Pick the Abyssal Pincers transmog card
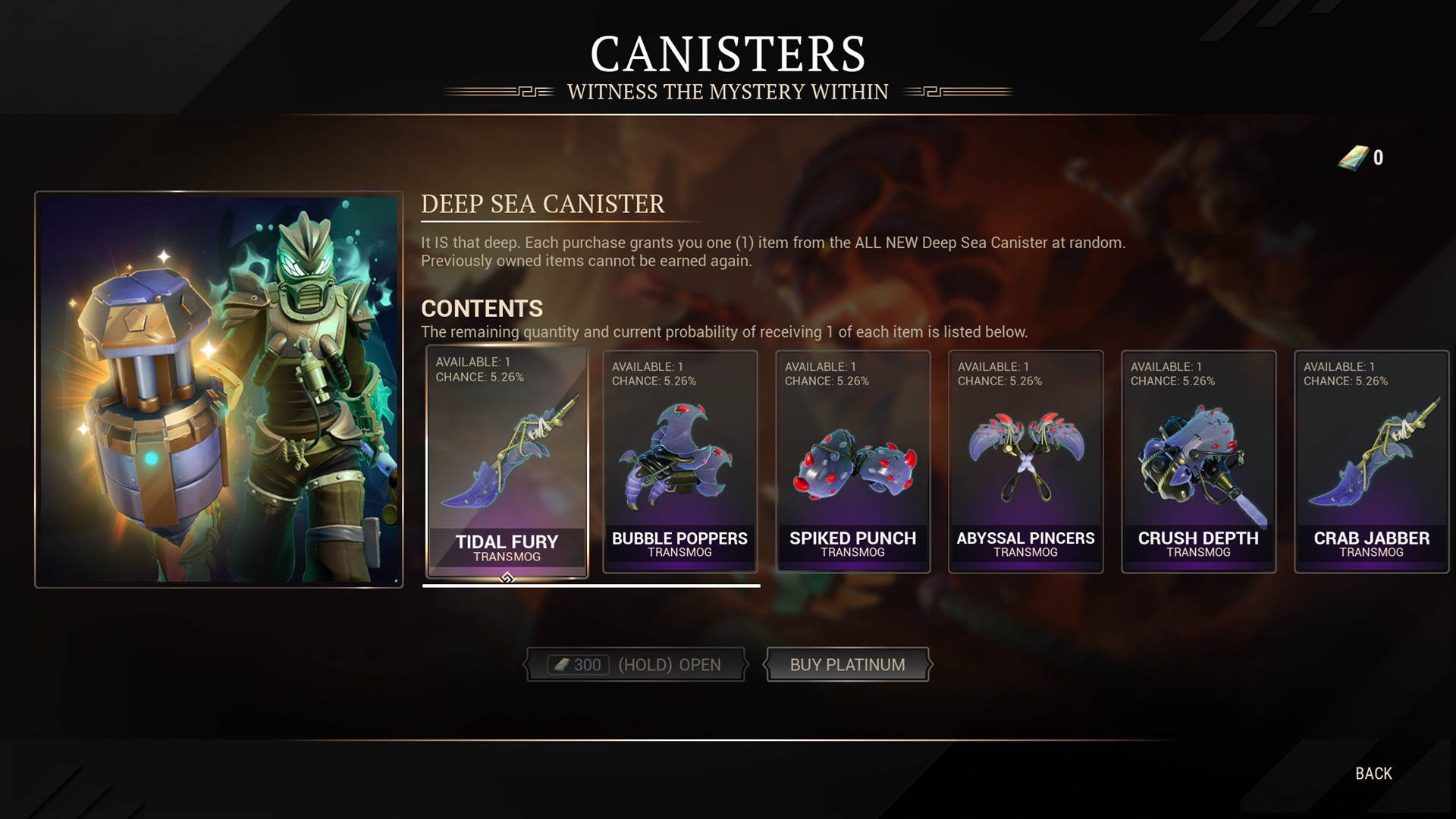The image size is (1456, 819). coord(1025,462)
